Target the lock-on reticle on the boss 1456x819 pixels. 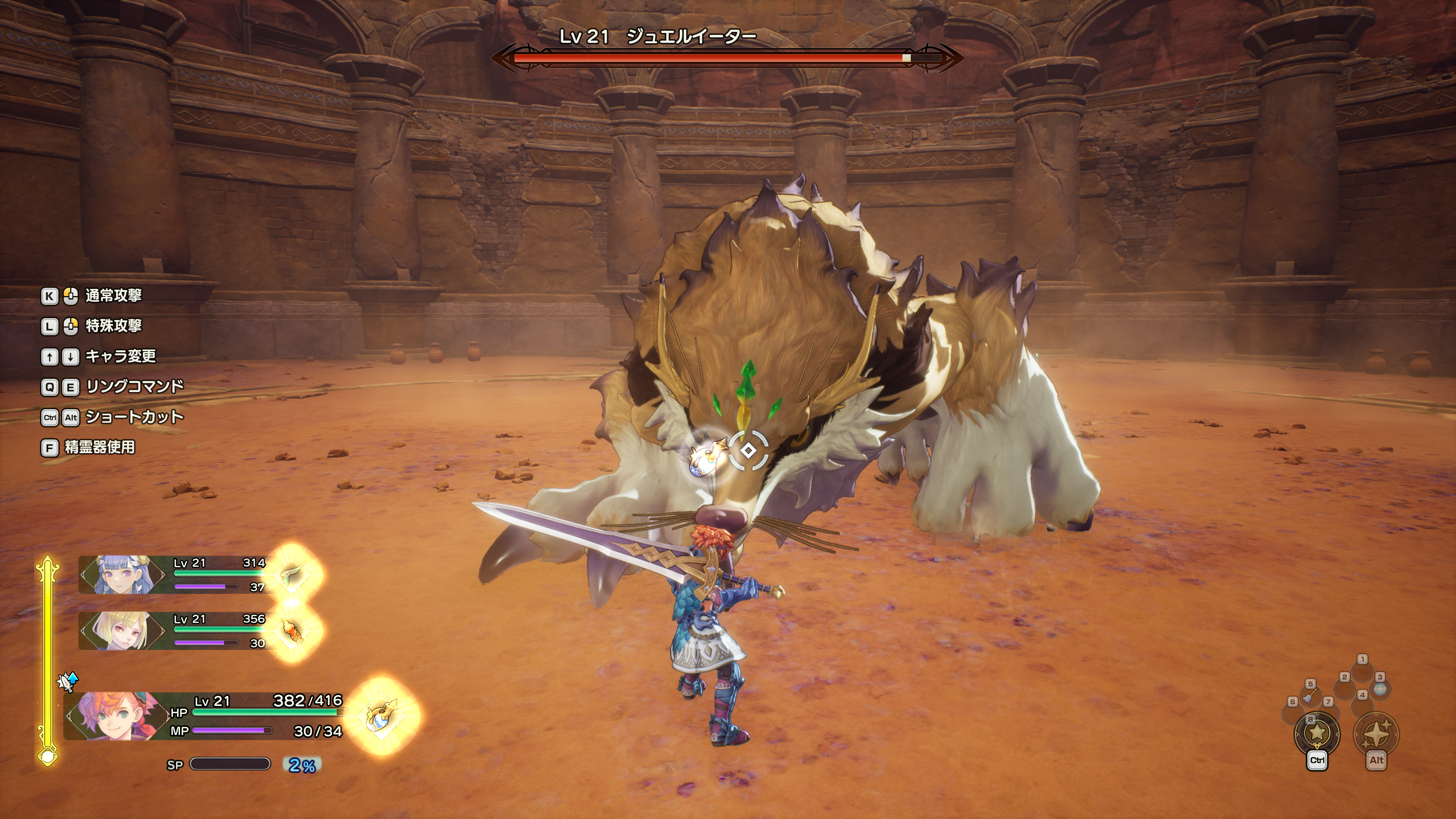[x=748, y=450]
